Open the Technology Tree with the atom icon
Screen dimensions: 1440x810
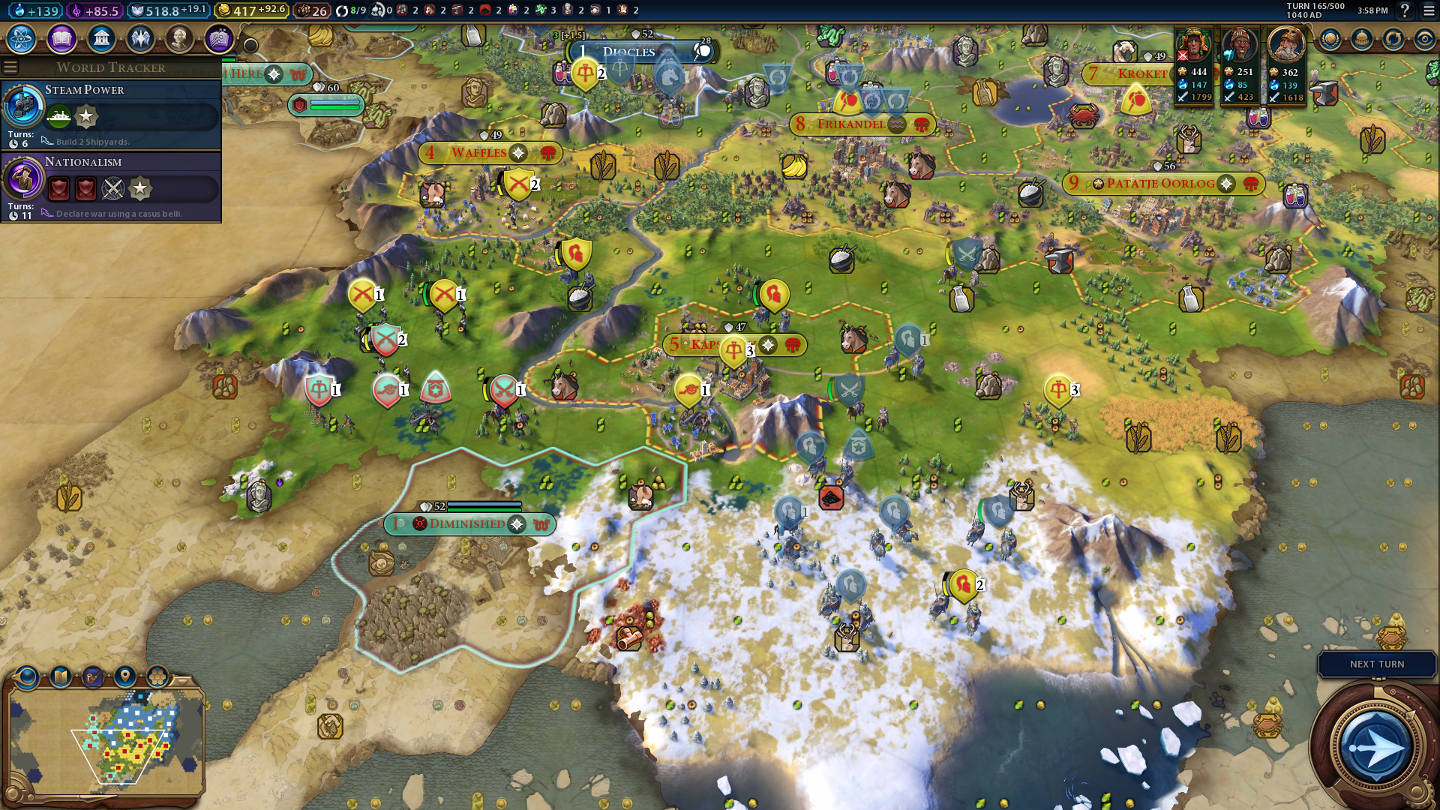[x=22, y=39]
